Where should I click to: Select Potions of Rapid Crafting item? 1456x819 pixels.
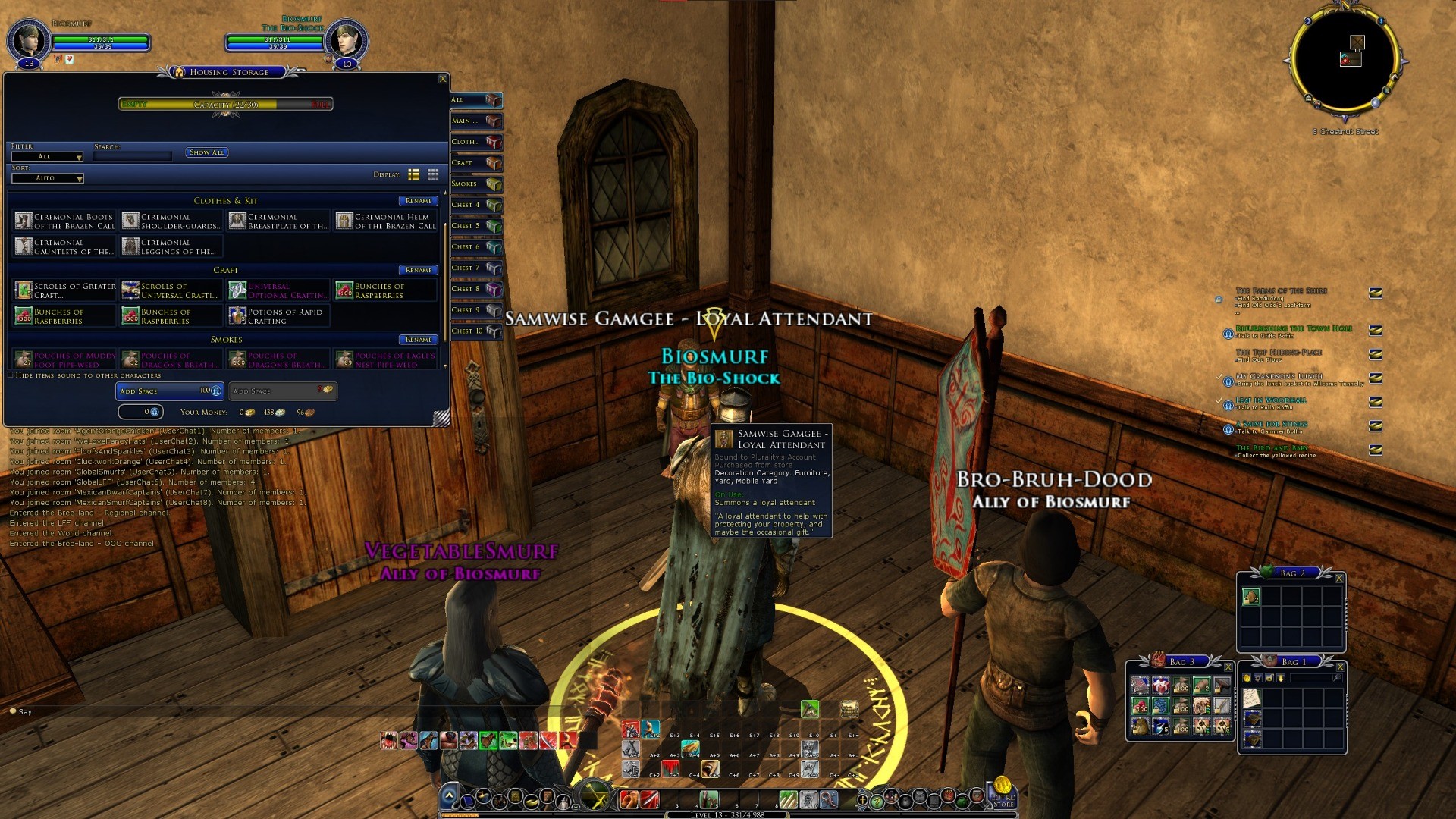[278, 316]
